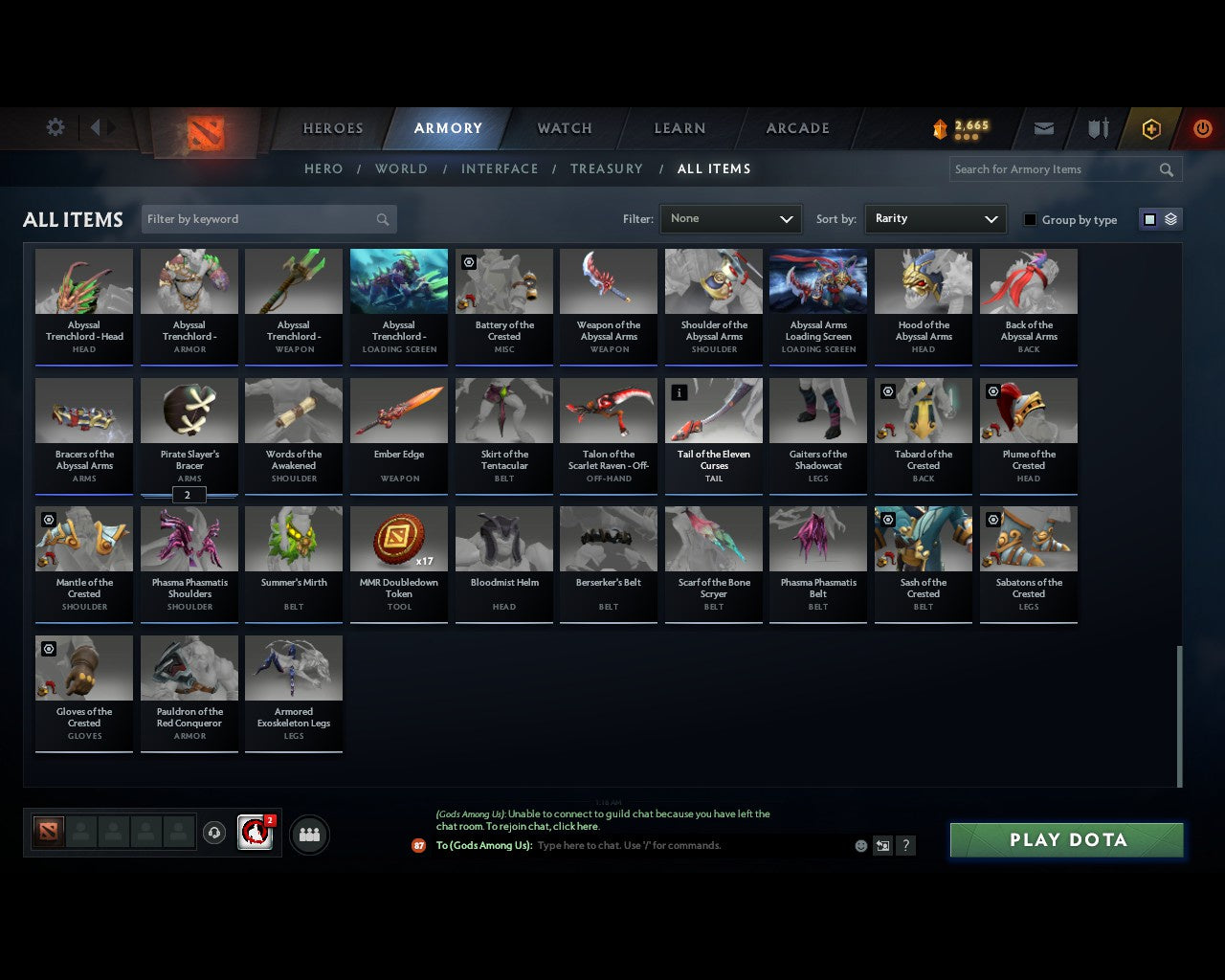Open the emoticon picker beside chat input
Viewport: 1225px width, 980px height.
860,846
